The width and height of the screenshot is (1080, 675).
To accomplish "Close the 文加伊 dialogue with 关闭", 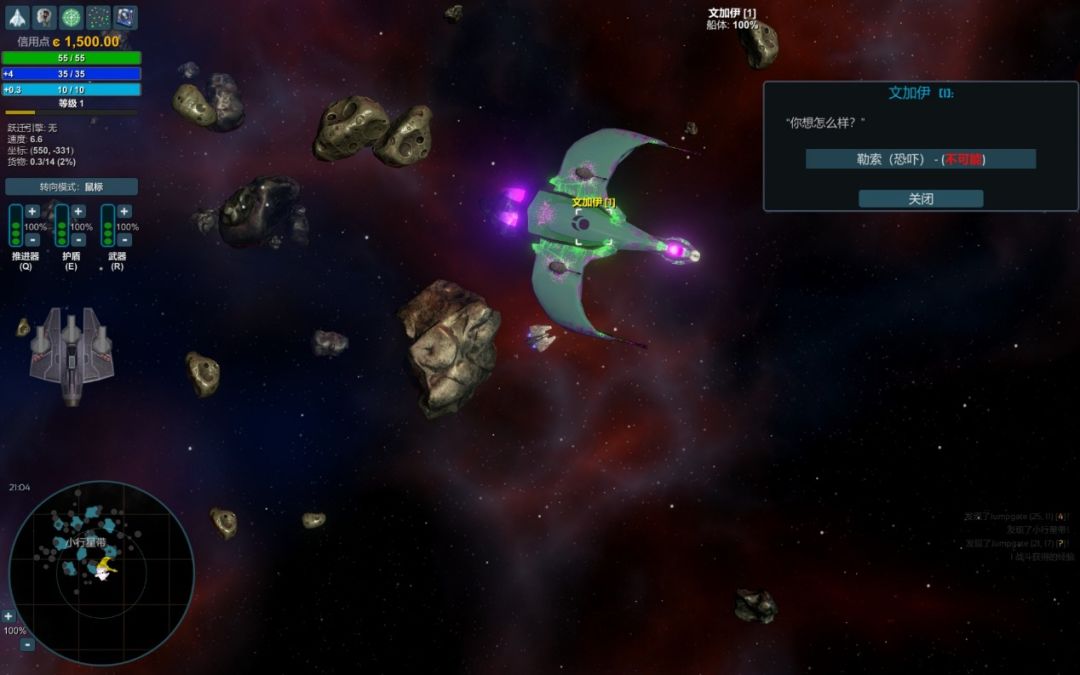I will (920, 199).
